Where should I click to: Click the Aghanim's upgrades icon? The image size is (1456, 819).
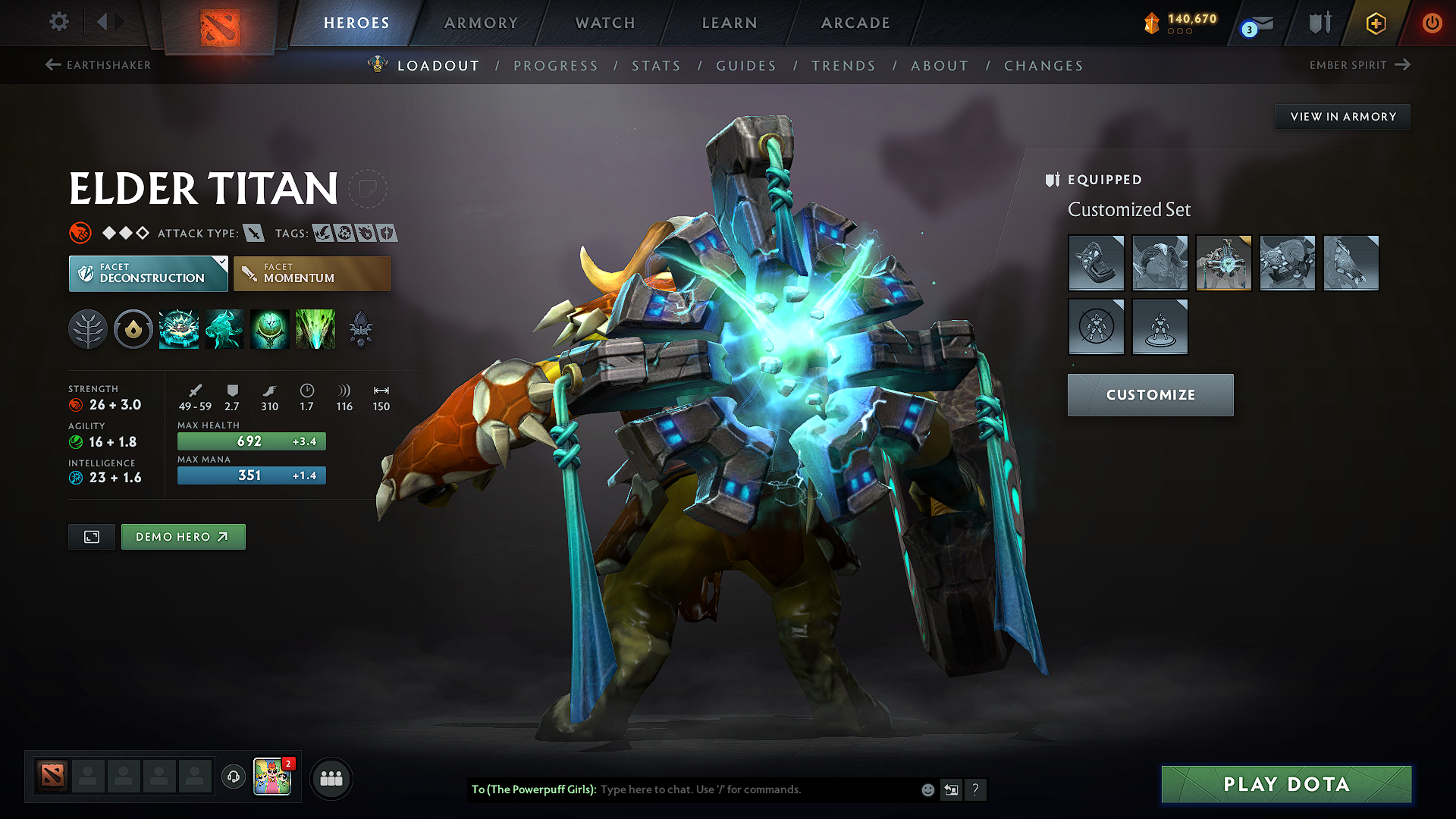(x=359, y=329)
